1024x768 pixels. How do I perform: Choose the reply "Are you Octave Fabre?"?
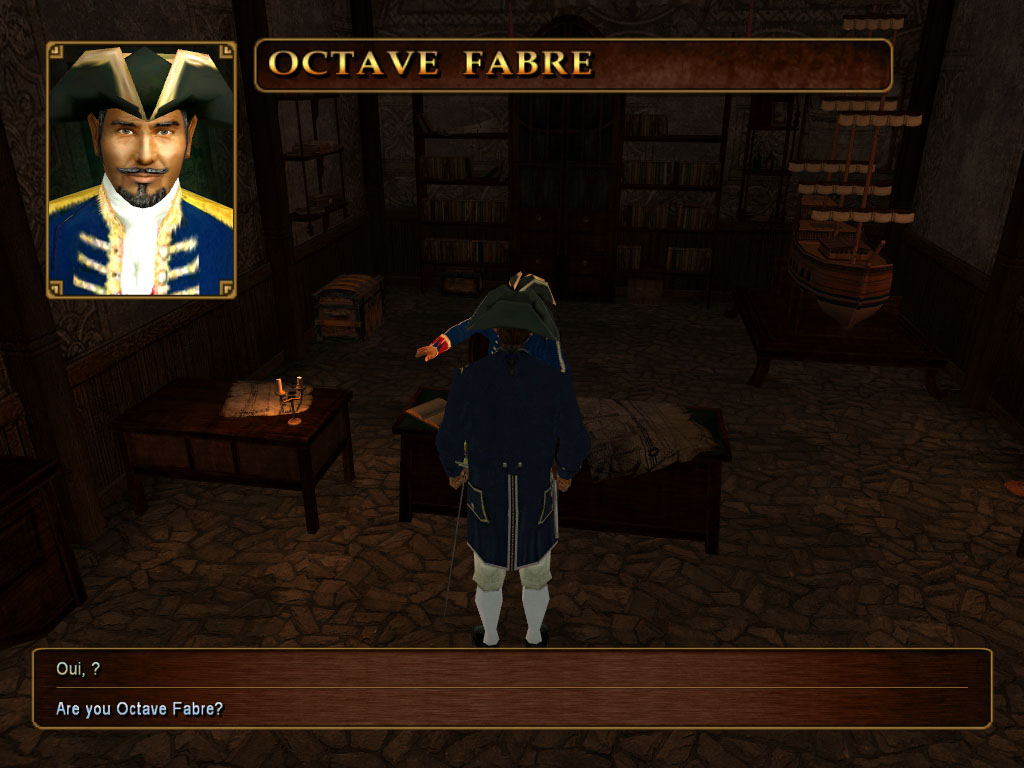tap(140, 709)
